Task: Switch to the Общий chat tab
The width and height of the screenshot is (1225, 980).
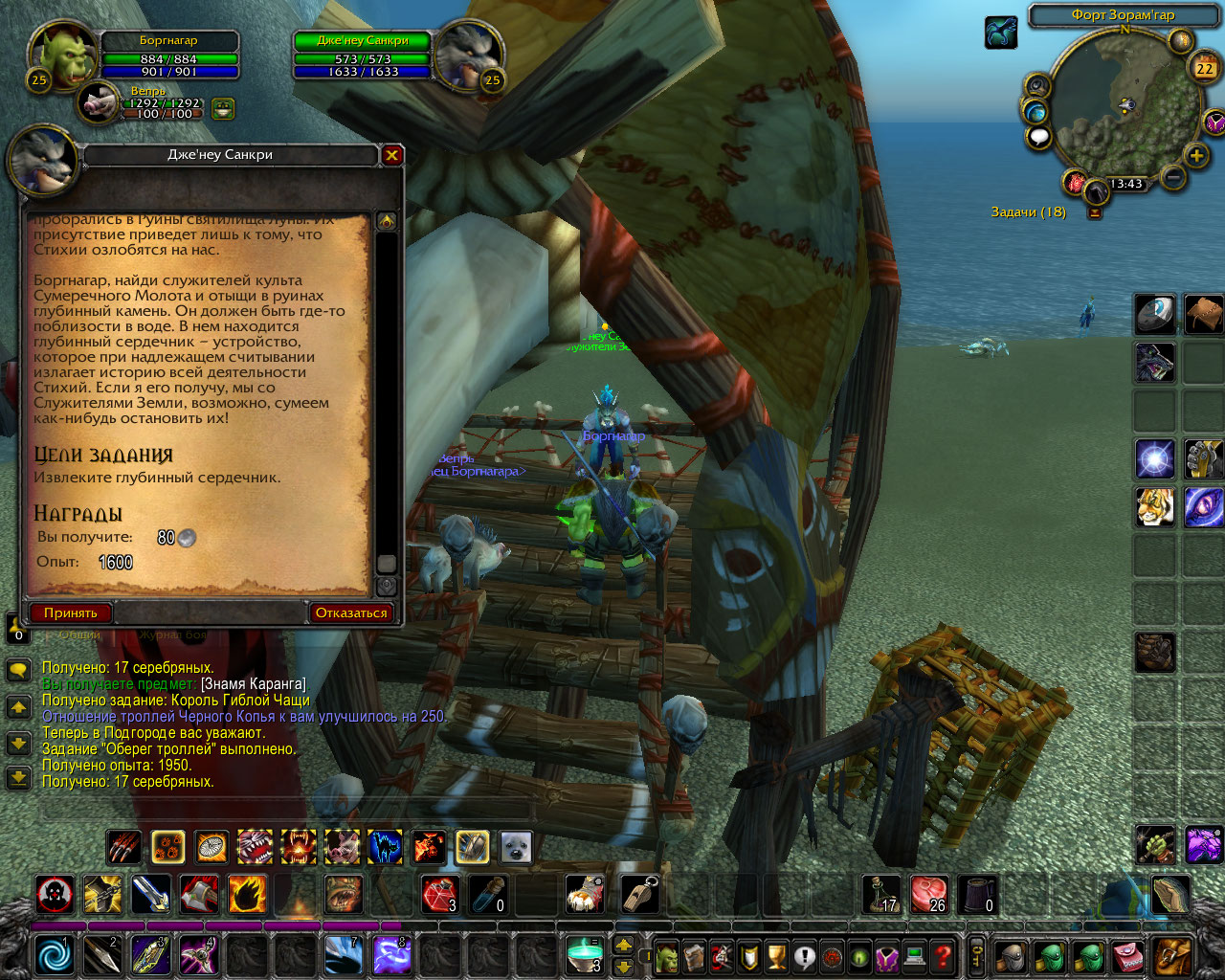Action: 80,634
